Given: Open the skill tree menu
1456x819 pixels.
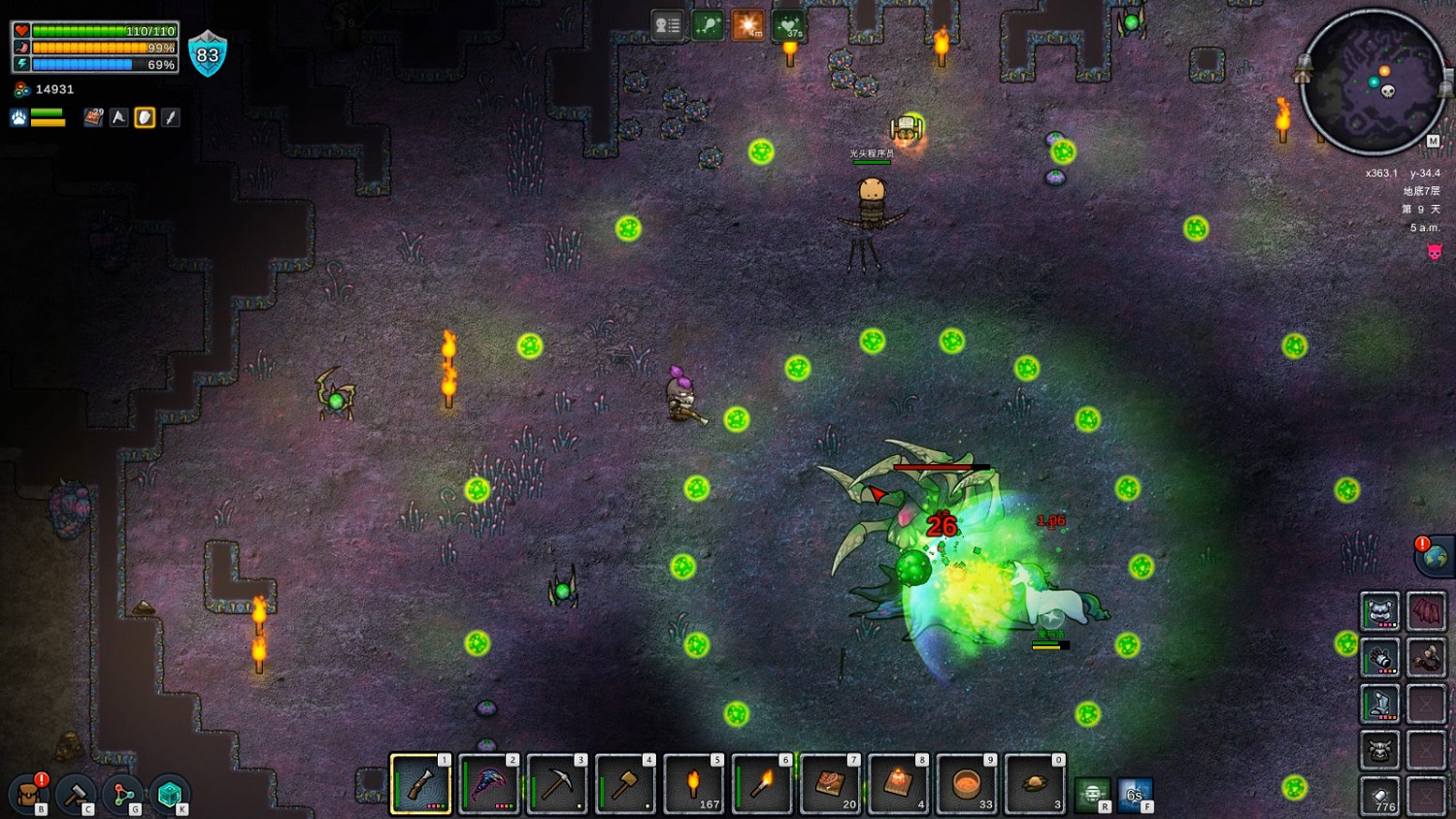Looking at the screenshot, I should pos(123,793).
